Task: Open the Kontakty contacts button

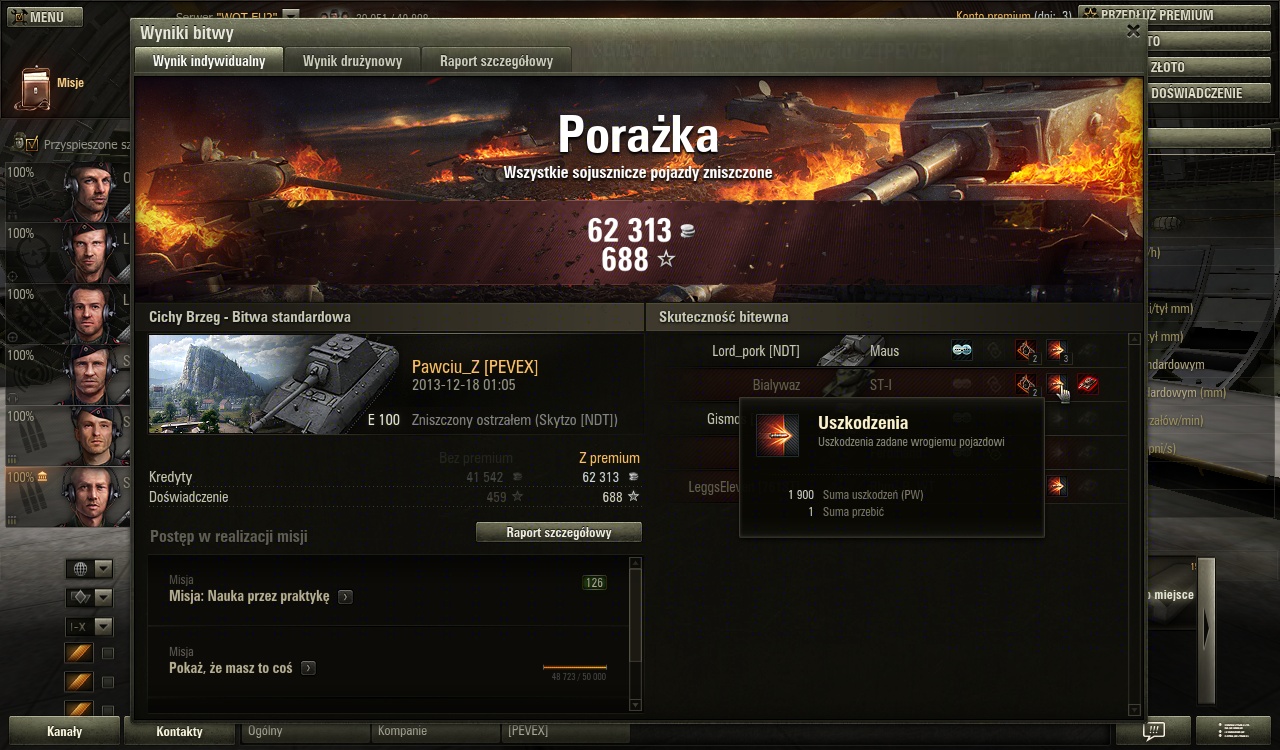Action: pyautogui.click(x=179, y=731)
